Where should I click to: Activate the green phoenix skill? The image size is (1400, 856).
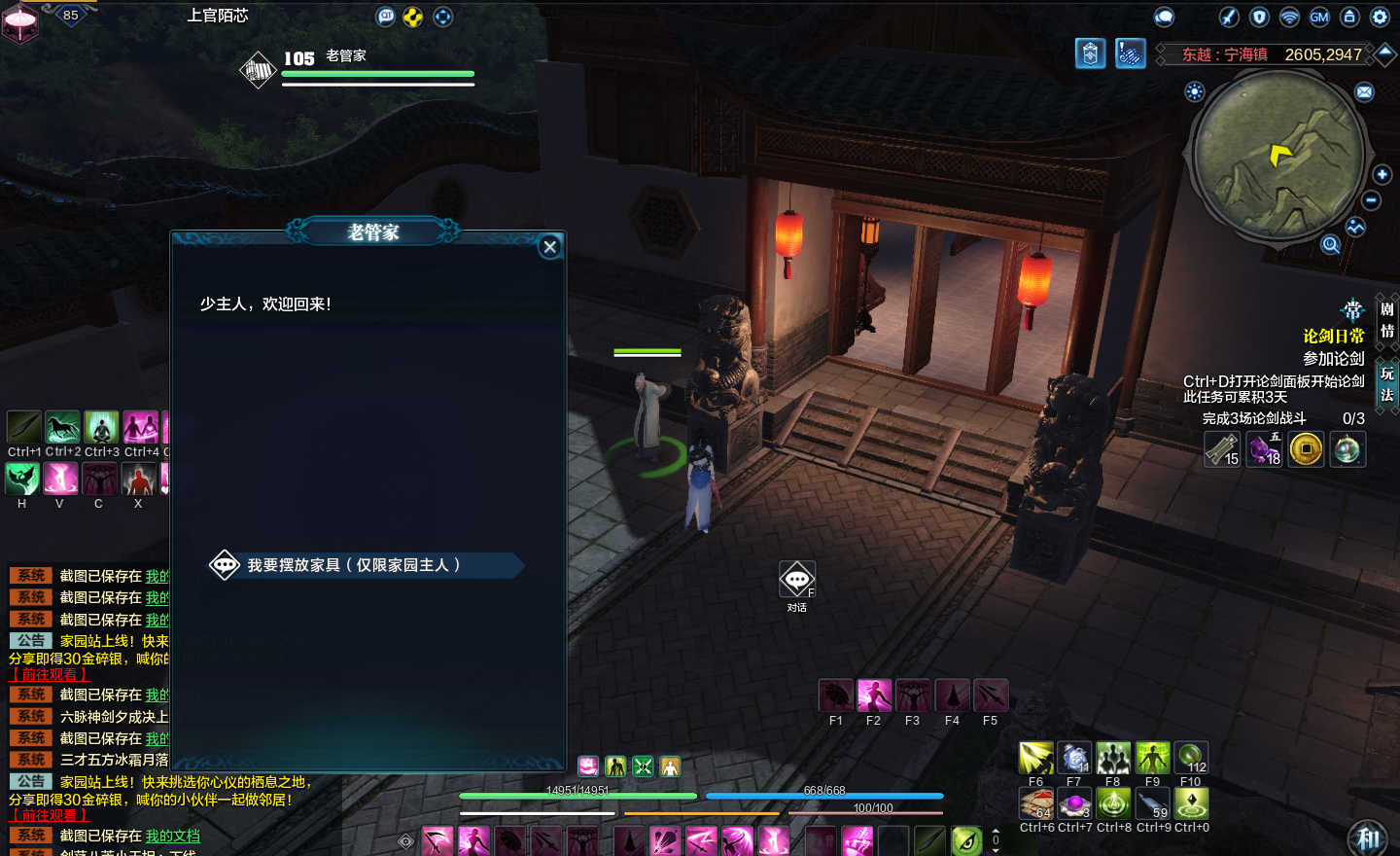tap(22, 479)
